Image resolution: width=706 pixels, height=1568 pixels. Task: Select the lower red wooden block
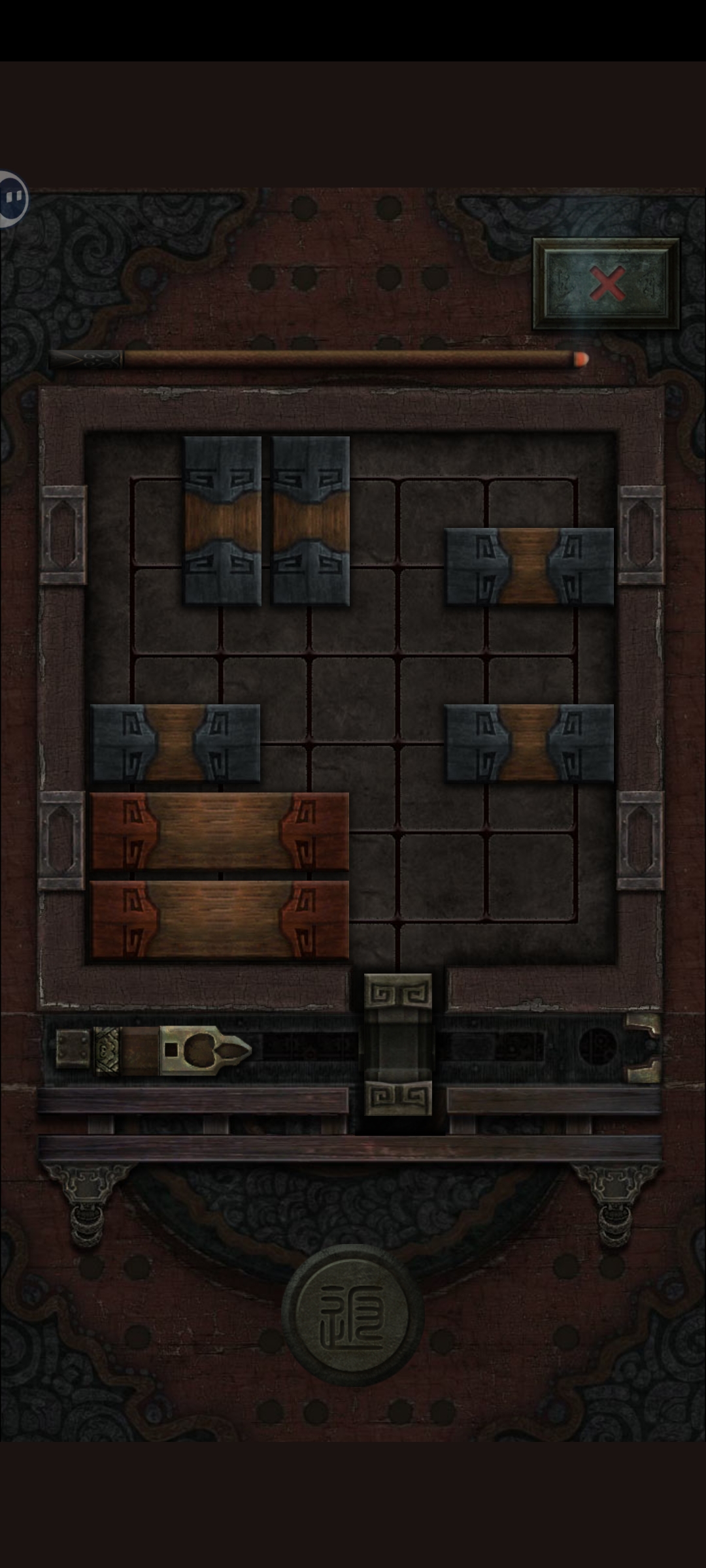[220, 919]
